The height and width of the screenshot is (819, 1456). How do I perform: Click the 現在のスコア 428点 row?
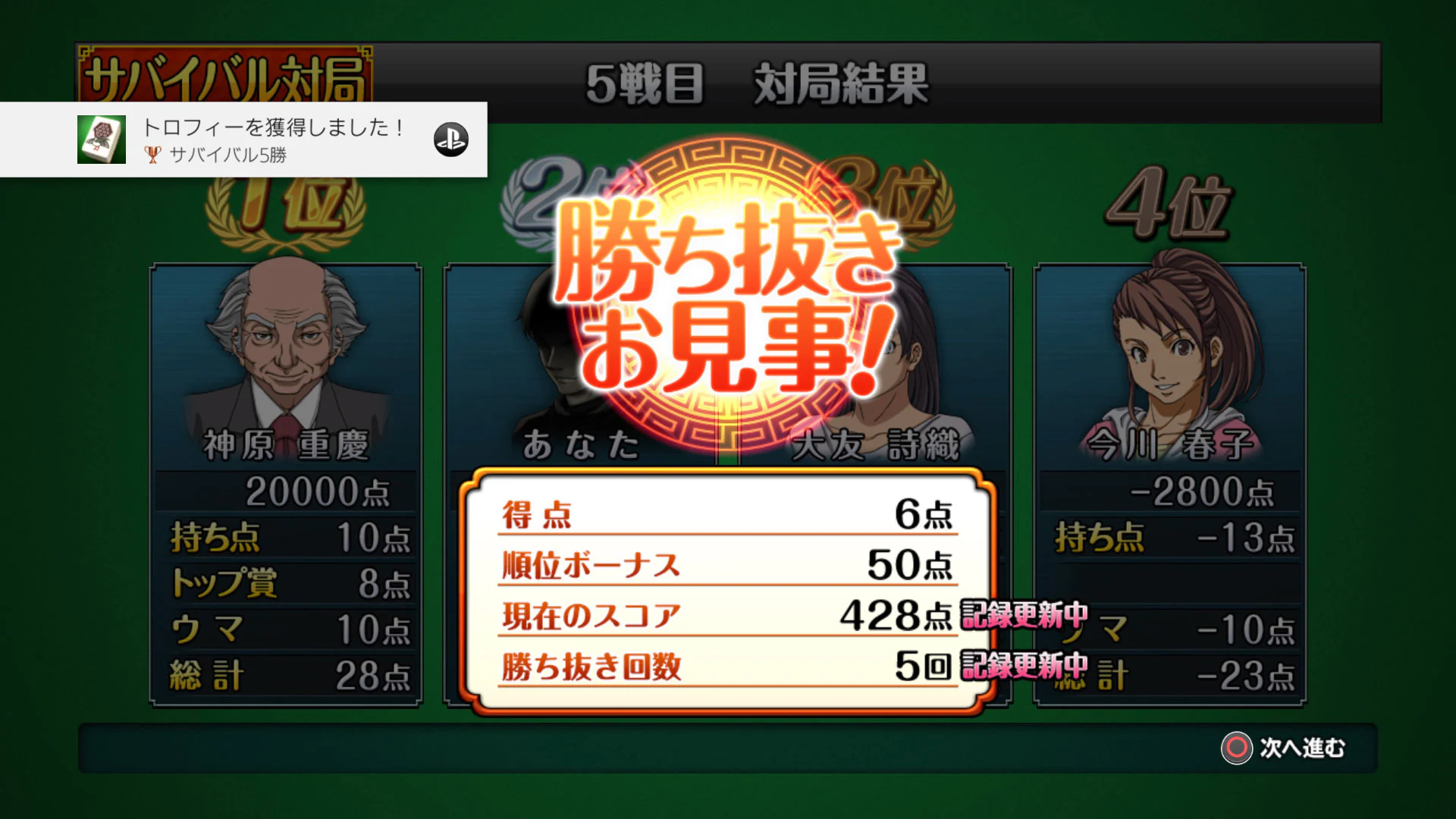point(724,616)
